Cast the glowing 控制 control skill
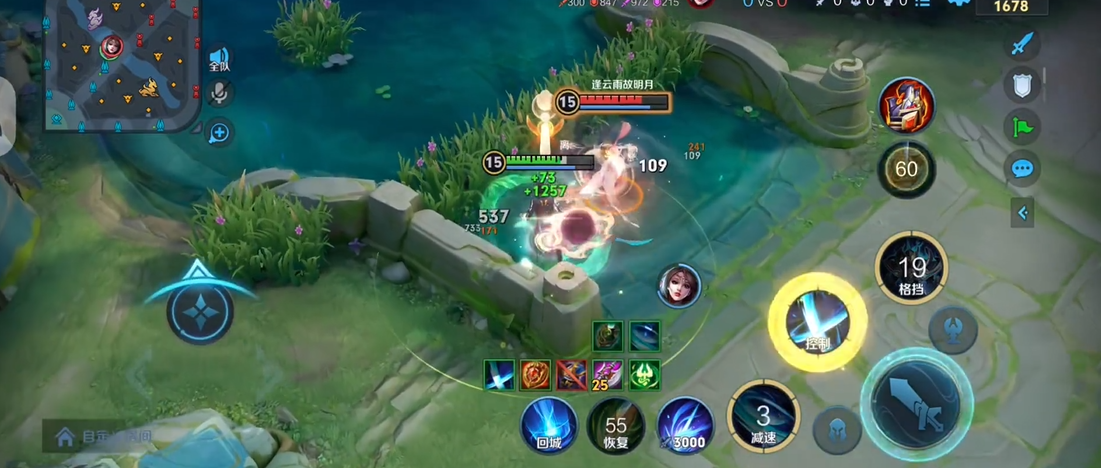Image resolution: width=1101 pixels, height=468 pixels. pos(817,322)
